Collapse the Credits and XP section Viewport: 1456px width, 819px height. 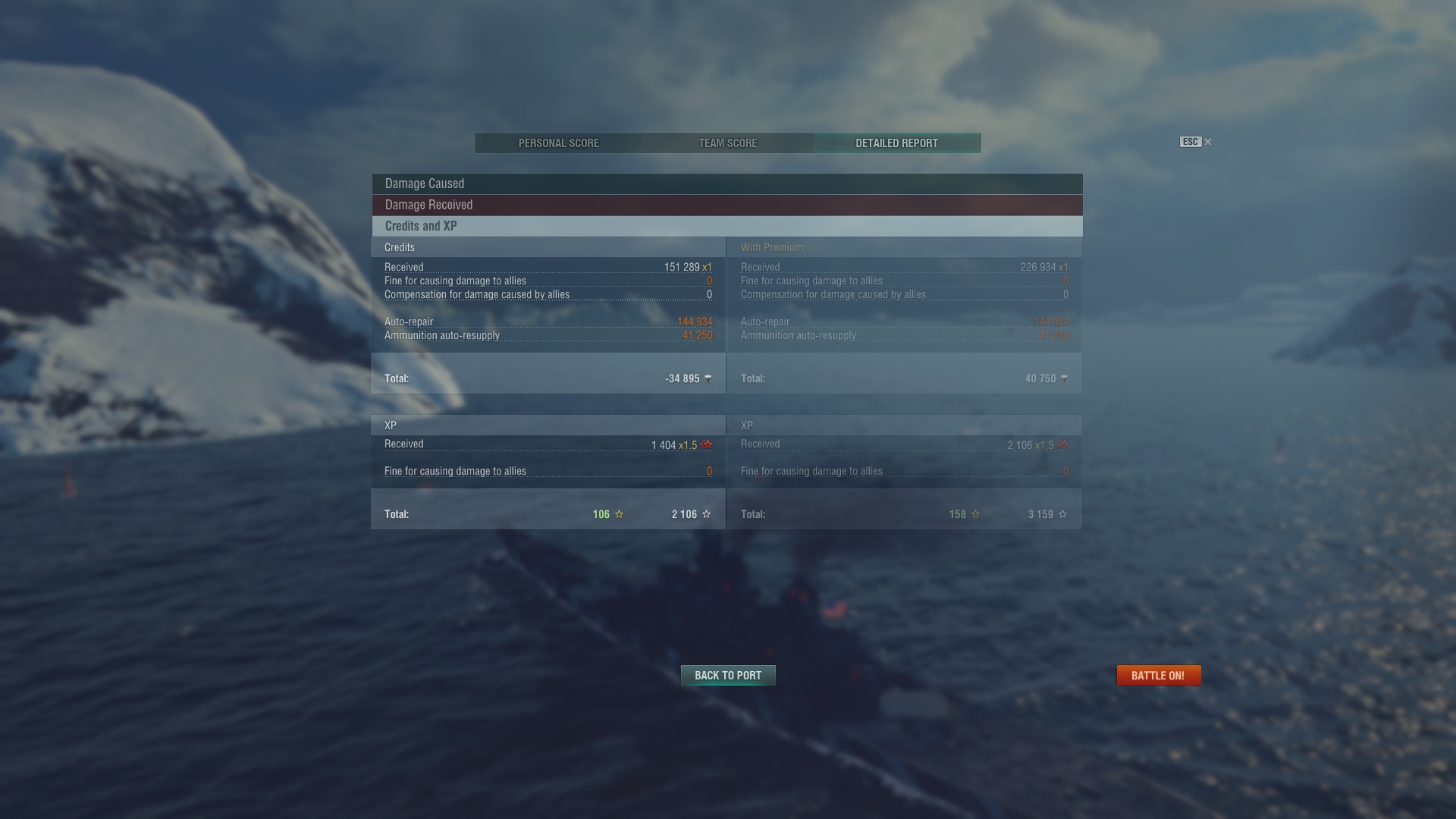726,226
